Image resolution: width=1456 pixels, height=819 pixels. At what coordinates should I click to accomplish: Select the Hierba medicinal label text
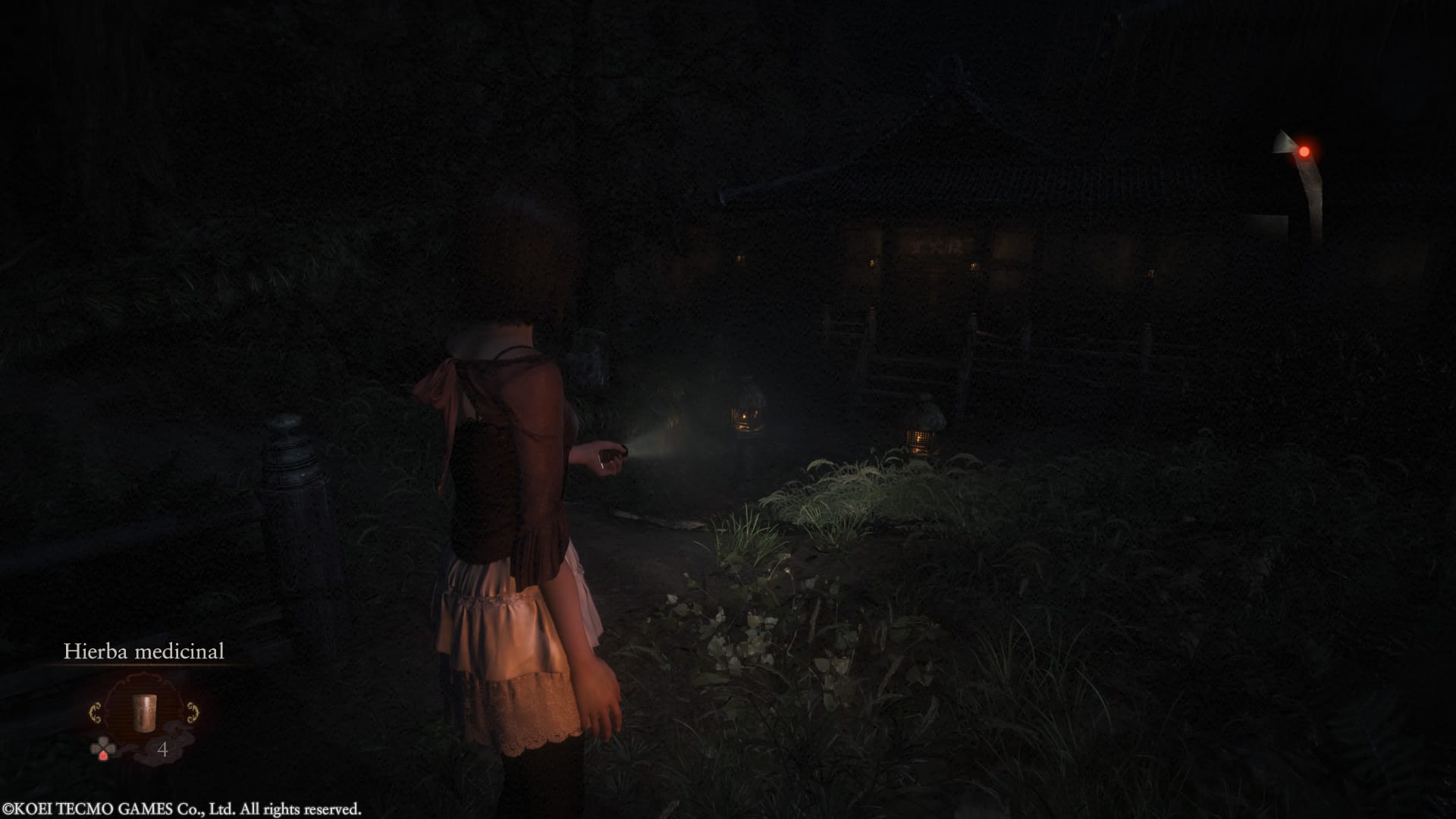tap(144, 652)
